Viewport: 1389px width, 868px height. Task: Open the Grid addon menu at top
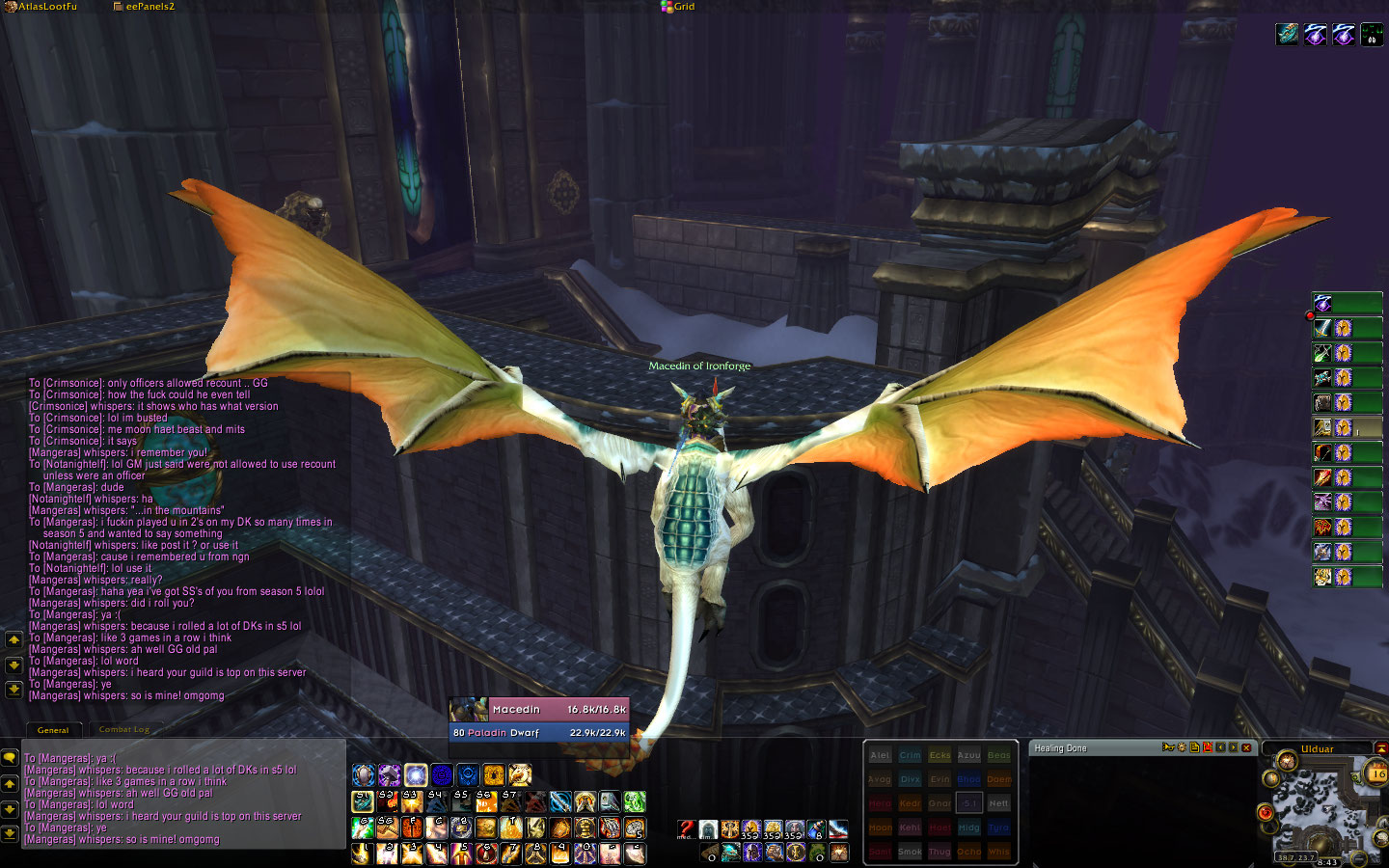coord(678,7)
